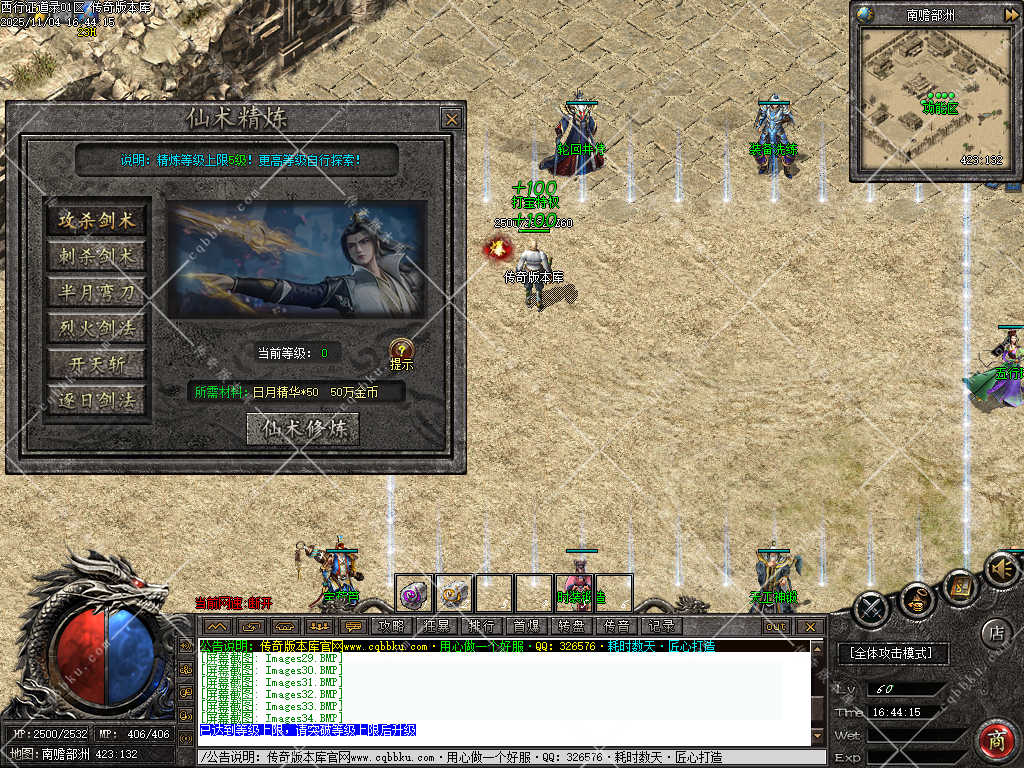Switch to the 半月弯刀 skill
Screen dimensions: 1024x768
pos(96,293)
